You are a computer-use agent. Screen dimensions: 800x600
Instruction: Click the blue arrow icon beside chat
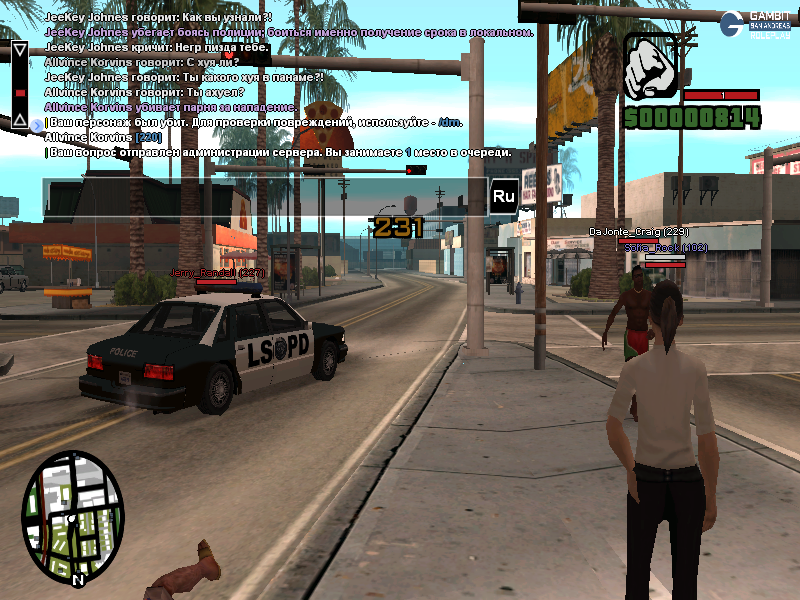[x=36, y=124]
